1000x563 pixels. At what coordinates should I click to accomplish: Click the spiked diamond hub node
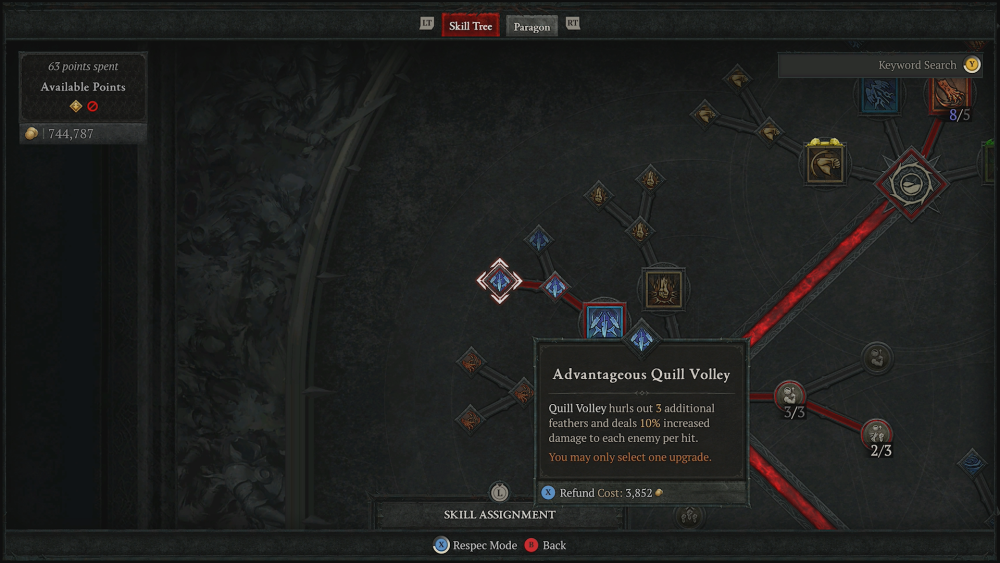[909, 183]
